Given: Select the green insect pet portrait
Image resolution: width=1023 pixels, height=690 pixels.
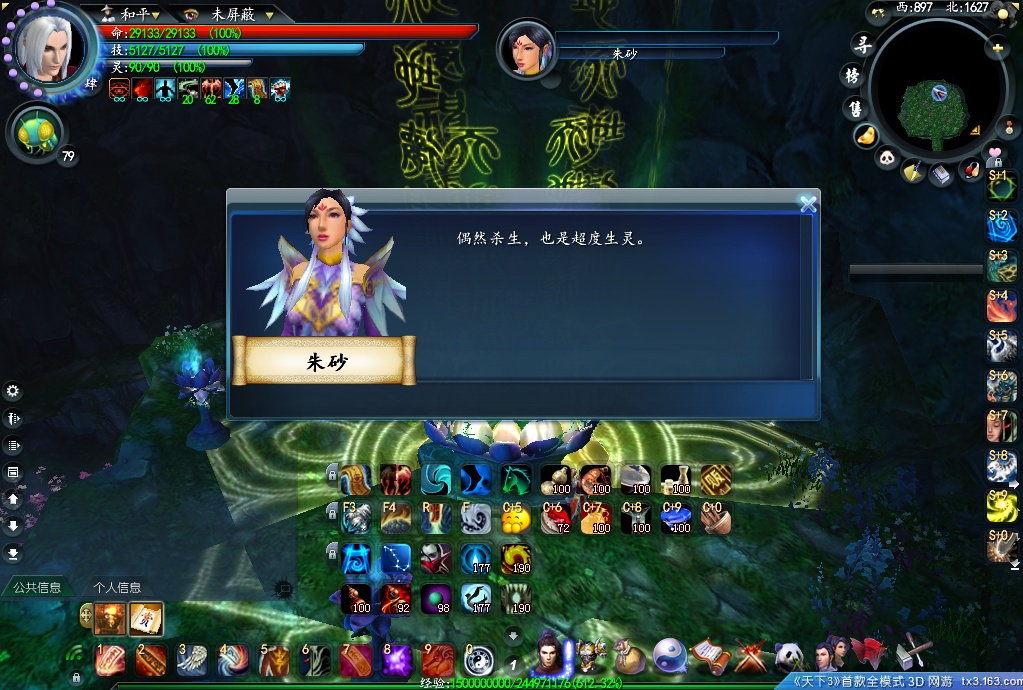Looking at the screenshot, I should pos(37,132).
